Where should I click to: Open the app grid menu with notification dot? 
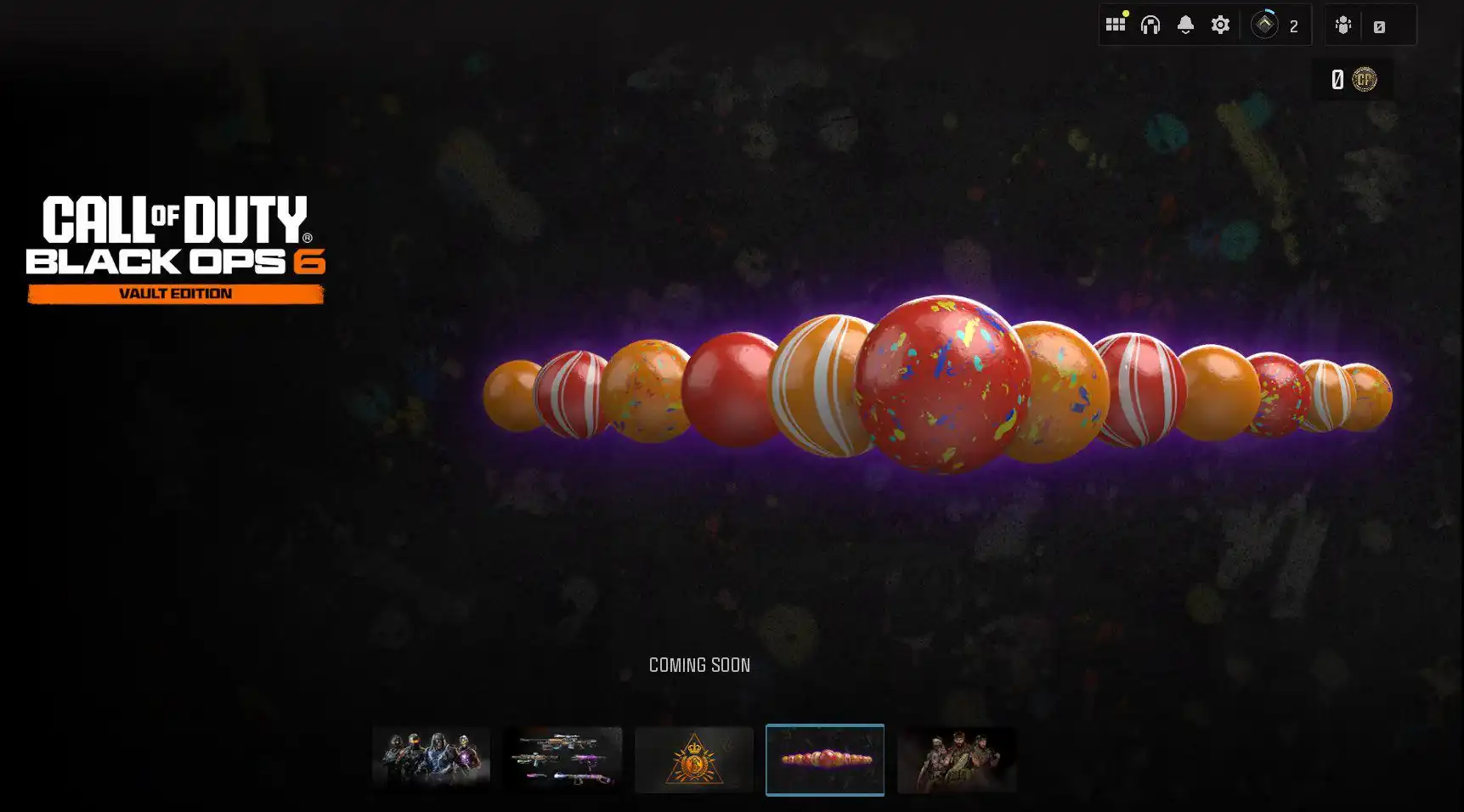pyautogui.click(x=1116, y=24)
